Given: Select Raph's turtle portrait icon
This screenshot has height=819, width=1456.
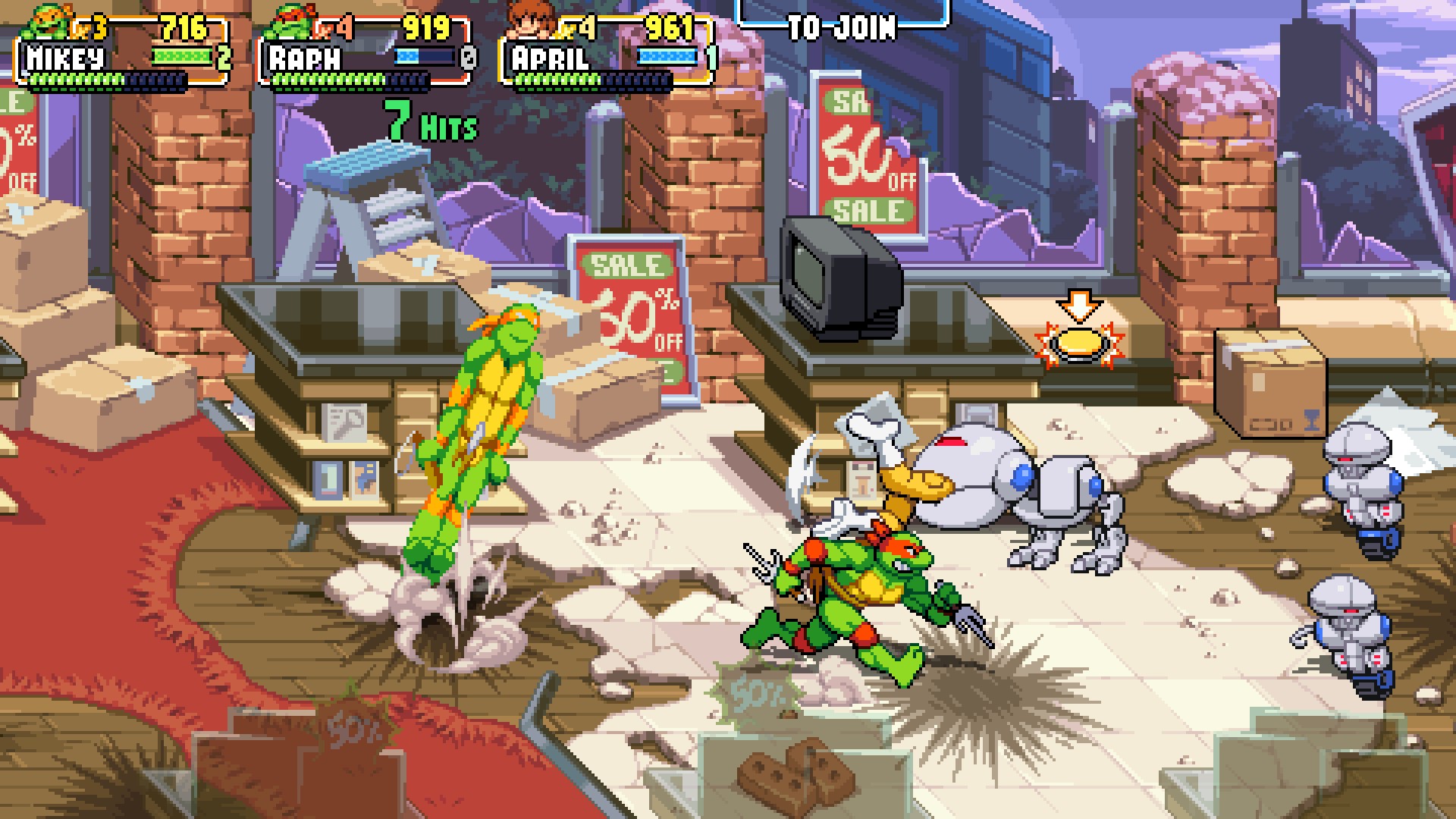Looking at the screenshot, I should [x=293, y=21].
